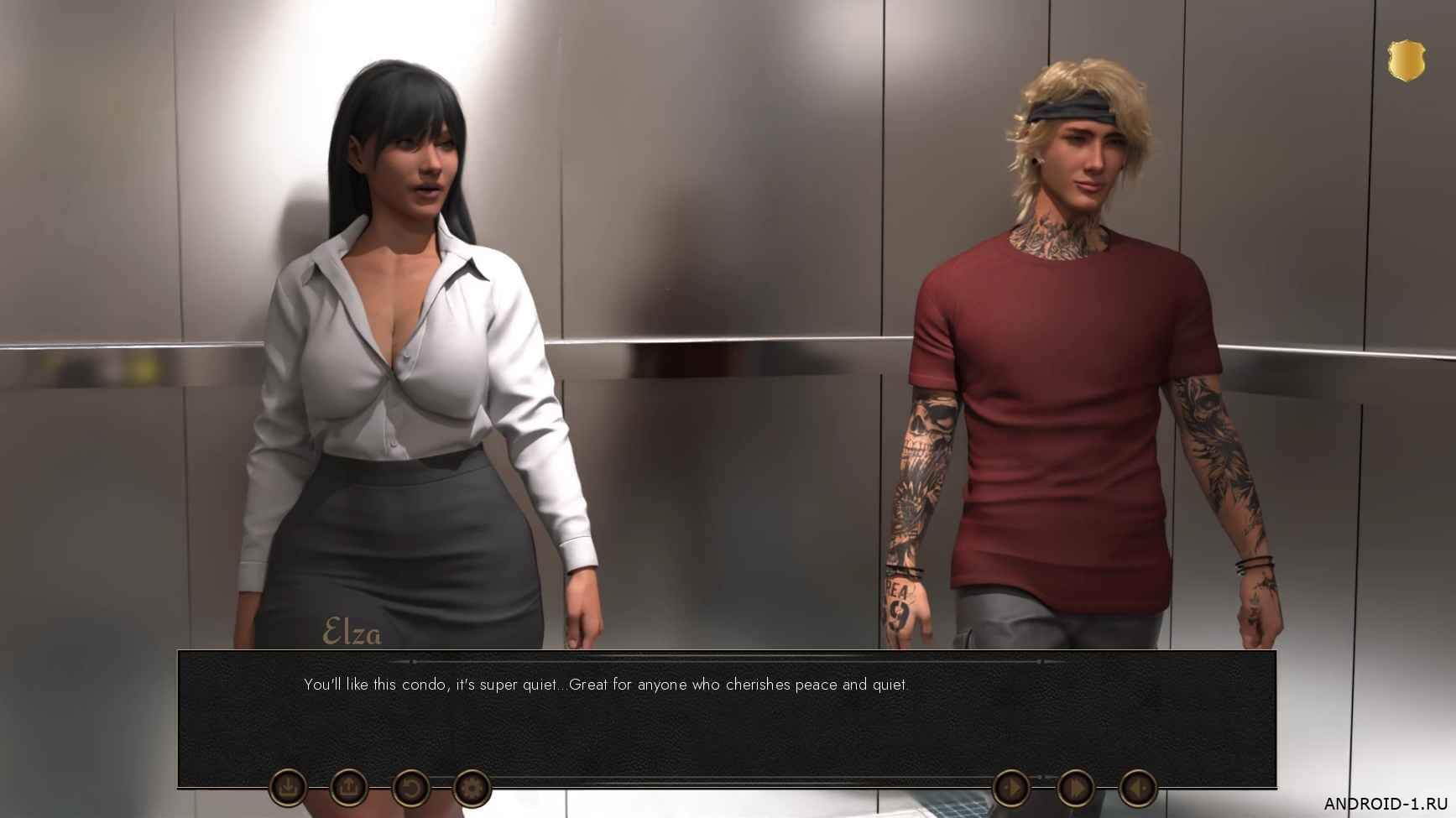
Task: Activate the double-arrow skip button
Action: (1075, 789)
